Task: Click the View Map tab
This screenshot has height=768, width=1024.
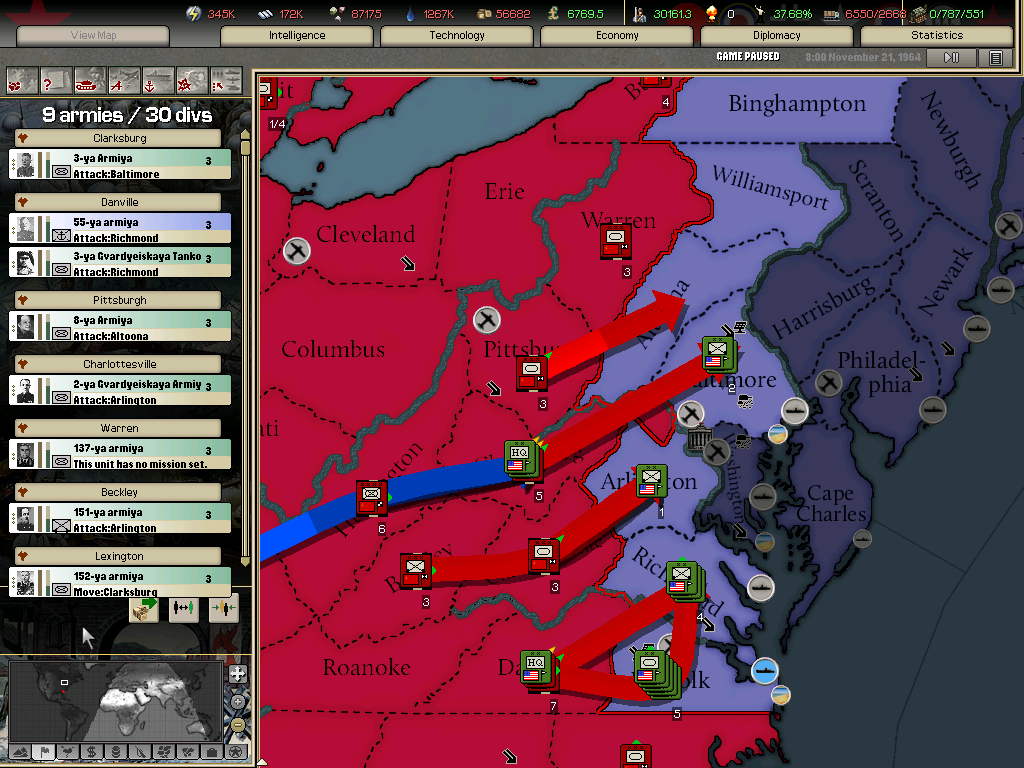Action: point(93,35)
